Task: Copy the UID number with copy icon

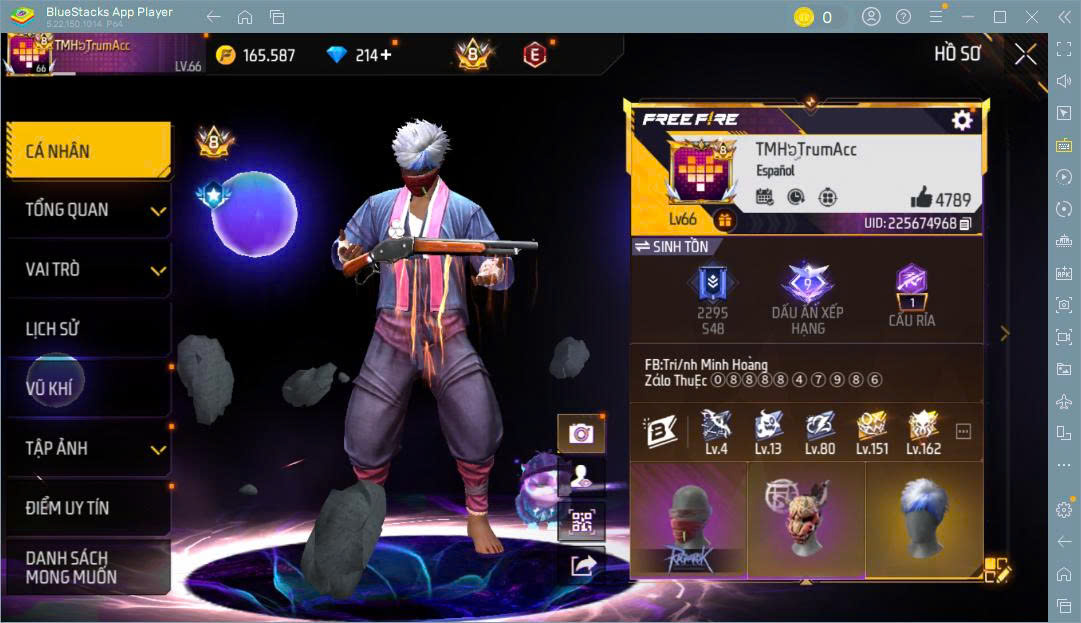Action: [965, 223]
